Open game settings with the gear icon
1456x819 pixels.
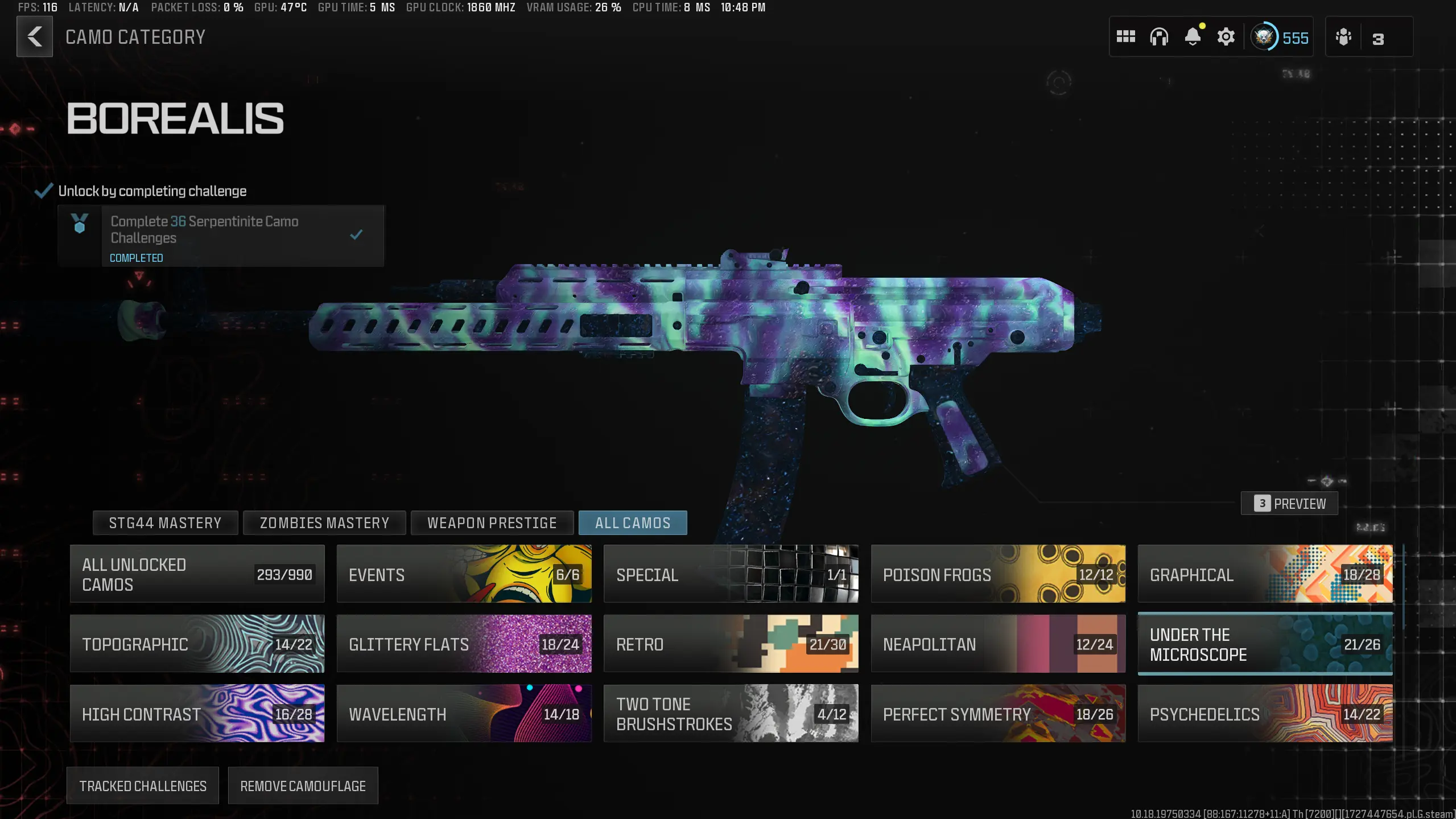click(x=1226, y=36)
